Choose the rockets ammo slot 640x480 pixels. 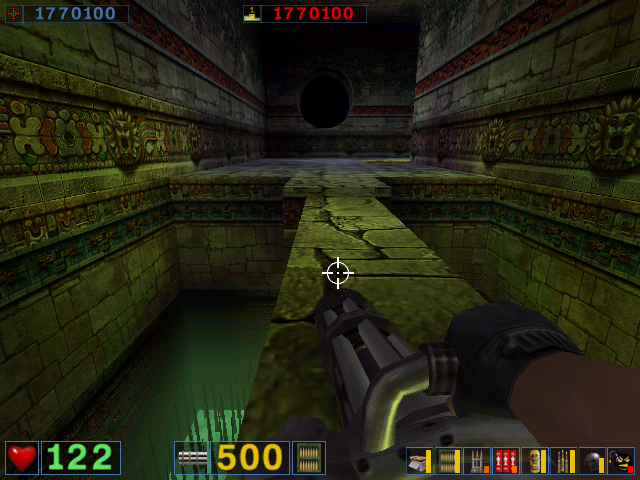pos(476,461)
